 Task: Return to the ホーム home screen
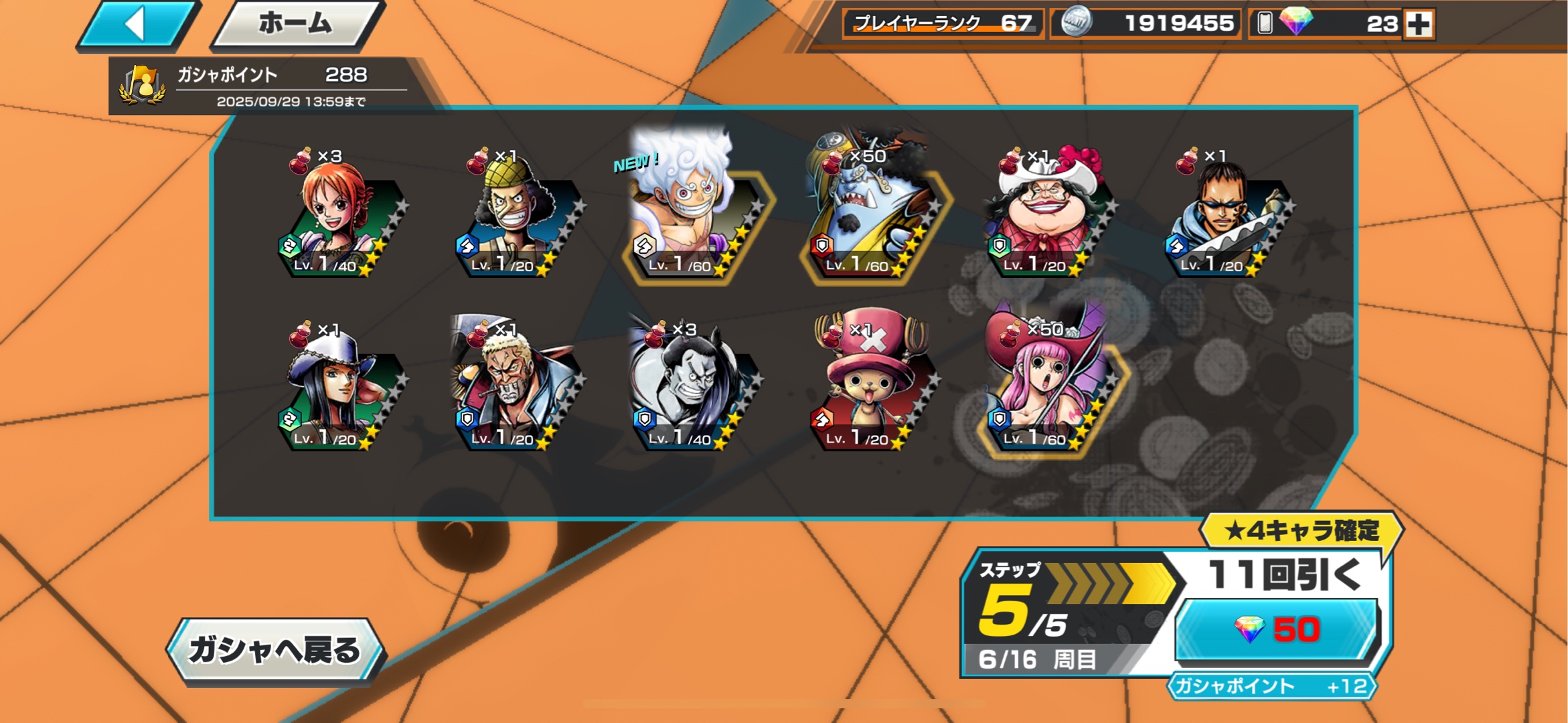point(296,25)
